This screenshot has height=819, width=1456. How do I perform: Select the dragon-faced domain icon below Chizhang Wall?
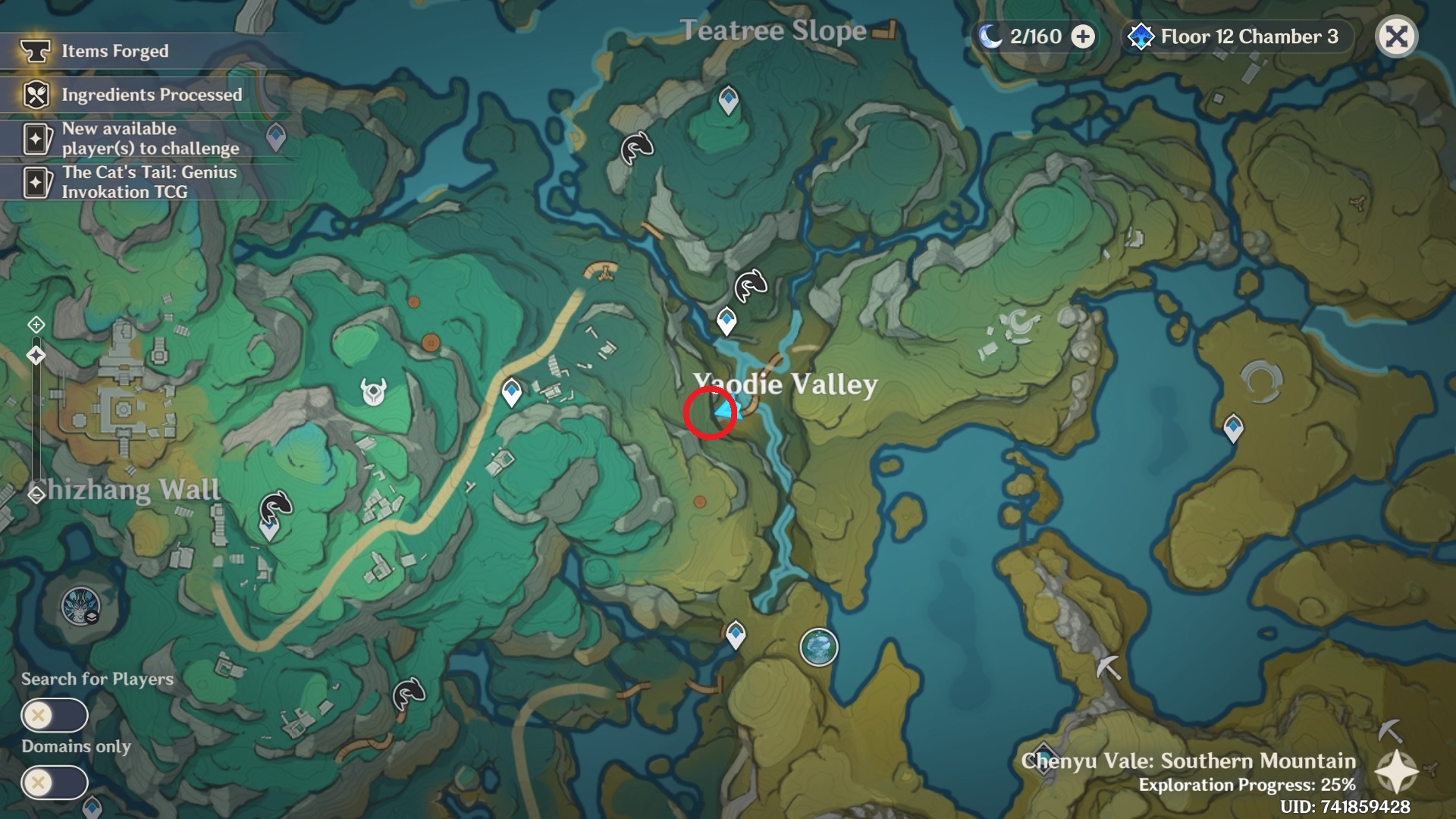pos(80,607)
